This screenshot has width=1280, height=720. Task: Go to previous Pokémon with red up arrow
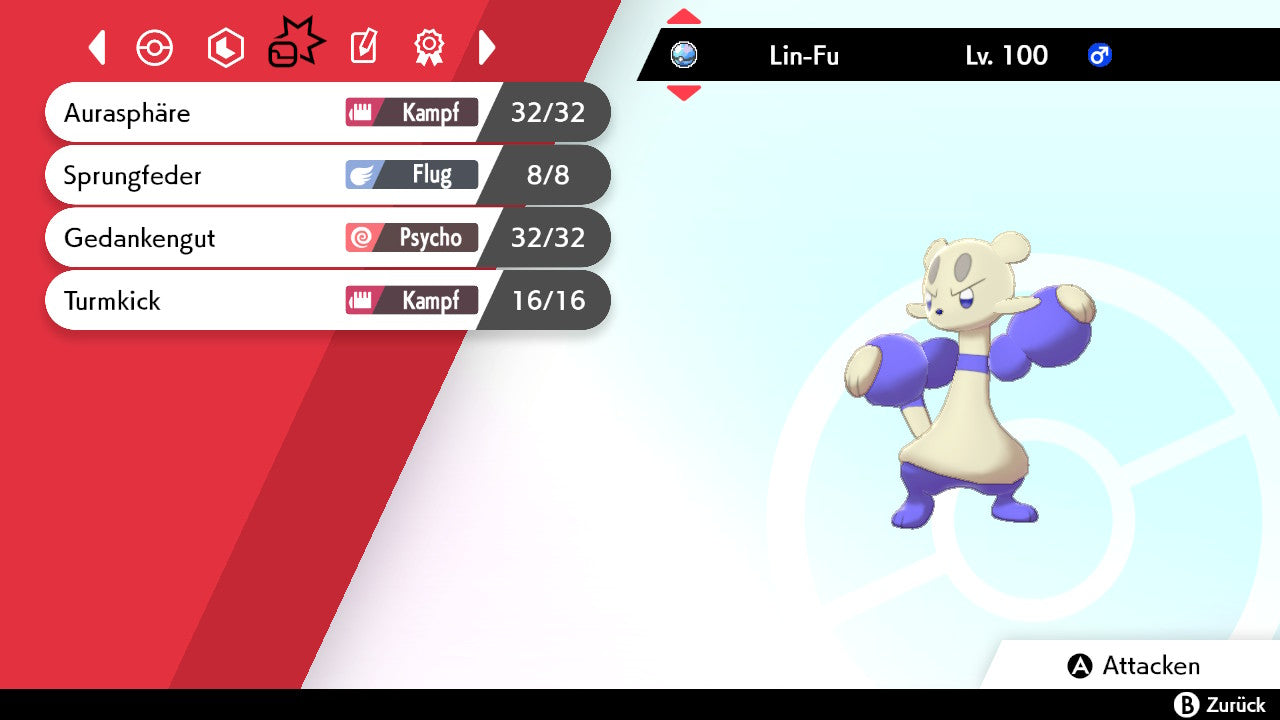tap(683, 17)
